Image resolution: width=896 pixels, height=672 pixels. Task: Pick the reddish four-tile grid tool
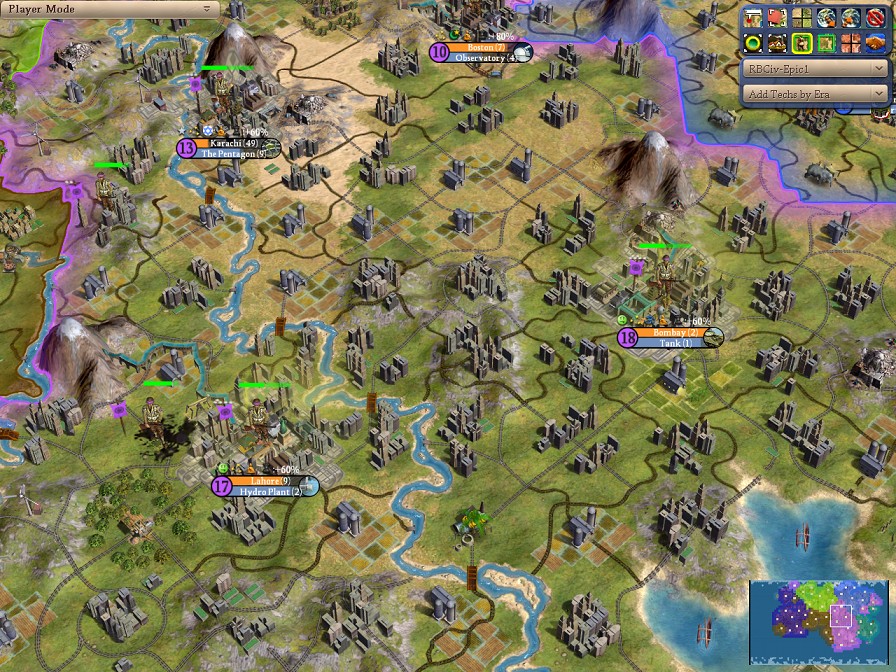(x=851, y=43)
